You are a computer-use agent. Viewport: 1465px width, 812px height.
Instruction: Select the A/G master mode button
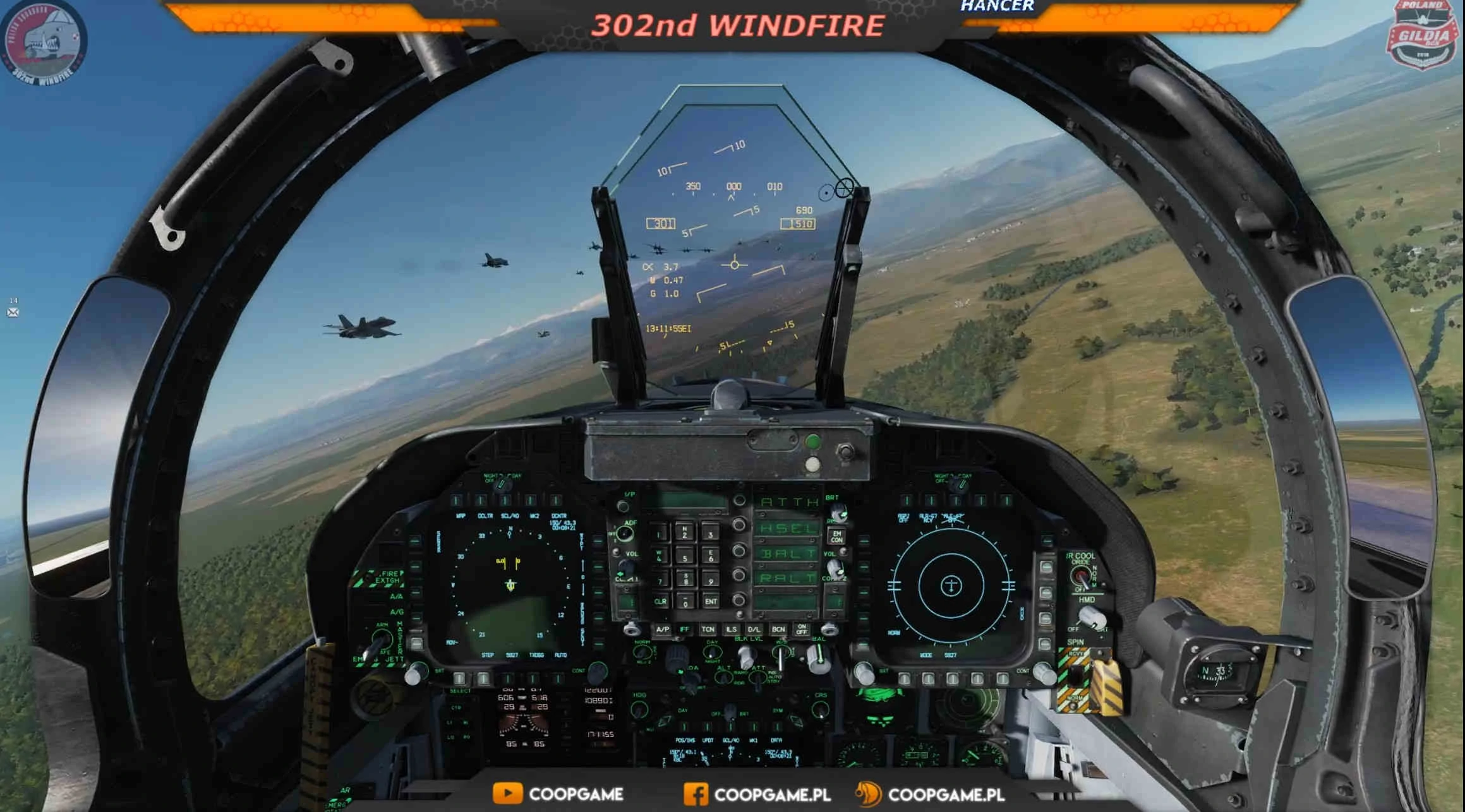[397, 612]
